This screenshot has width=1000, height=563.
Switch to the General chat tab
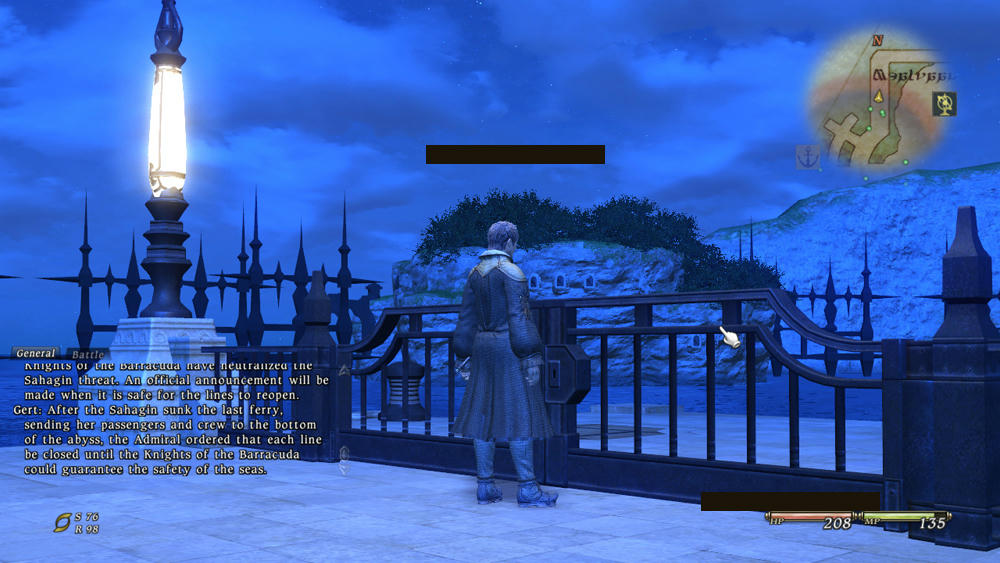click(x=36, y=353)
